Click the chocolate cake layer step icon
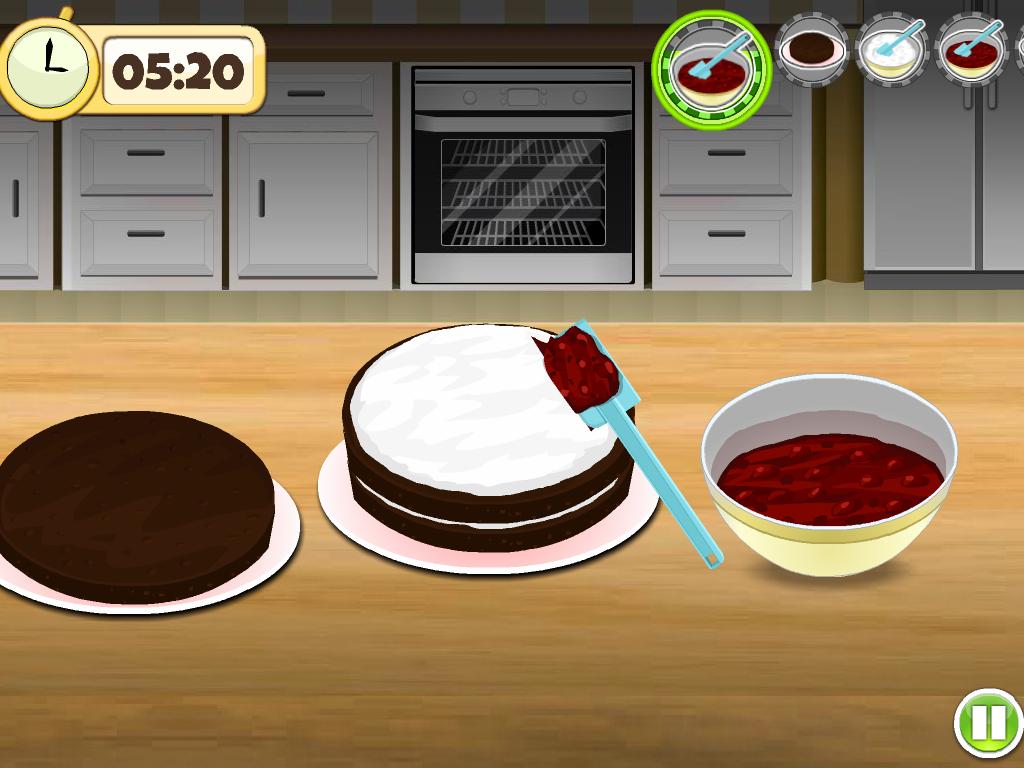This screenshot has height=768, width=1024. click(812, 49)
